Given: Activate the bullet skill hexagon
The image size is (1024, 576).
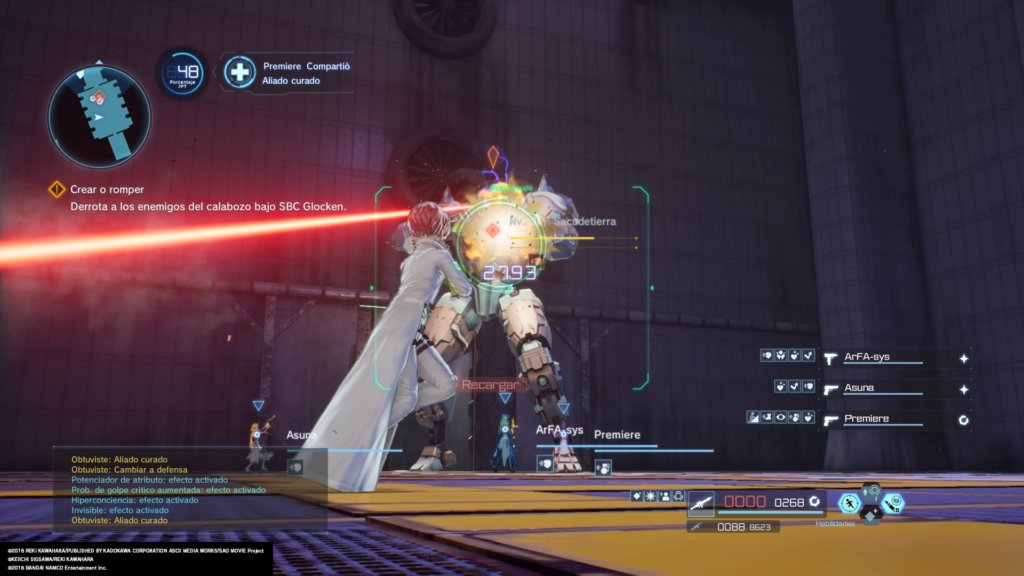Looking at the screenshot, I should coord(893,503).
